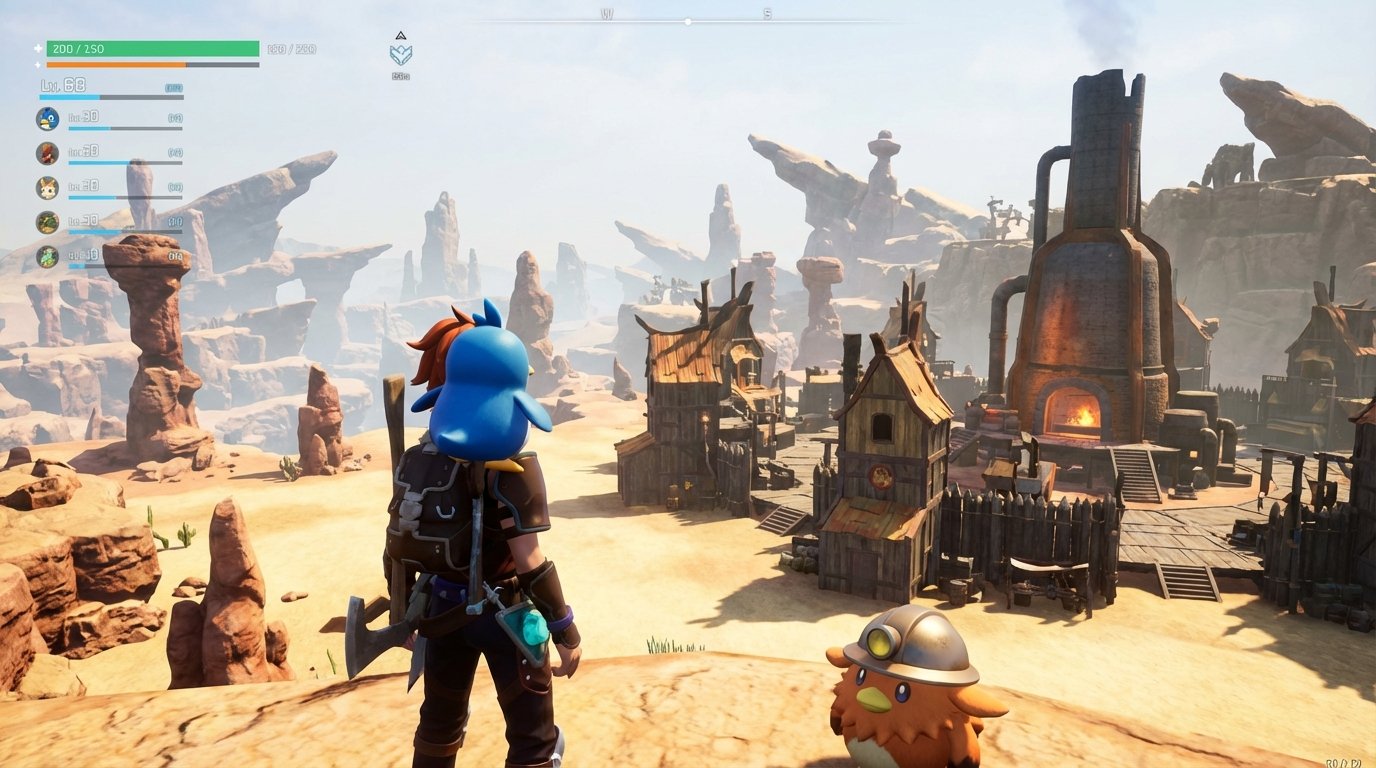The width and height of the screenshot is (1376, 768).
Task: Click the second Pal portrait in the party list
Action: pyautogui.click(x=47, y=153)
